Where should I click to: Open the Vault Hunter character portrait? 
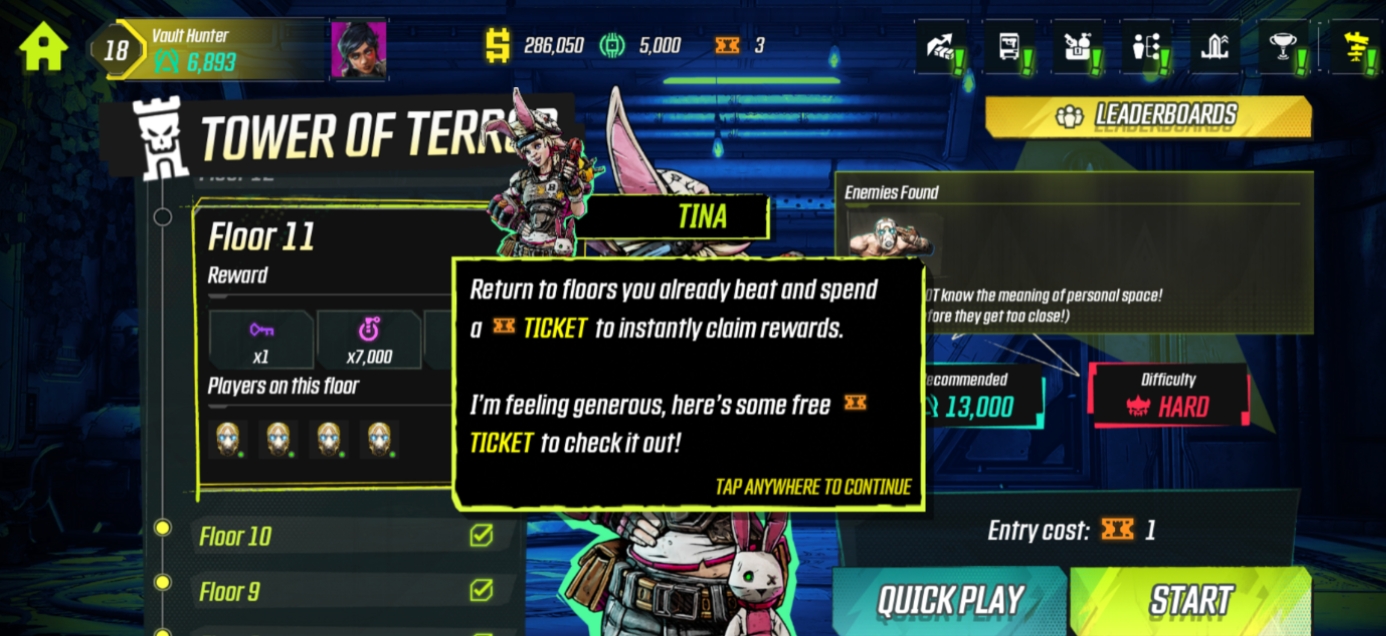(358, 49)
